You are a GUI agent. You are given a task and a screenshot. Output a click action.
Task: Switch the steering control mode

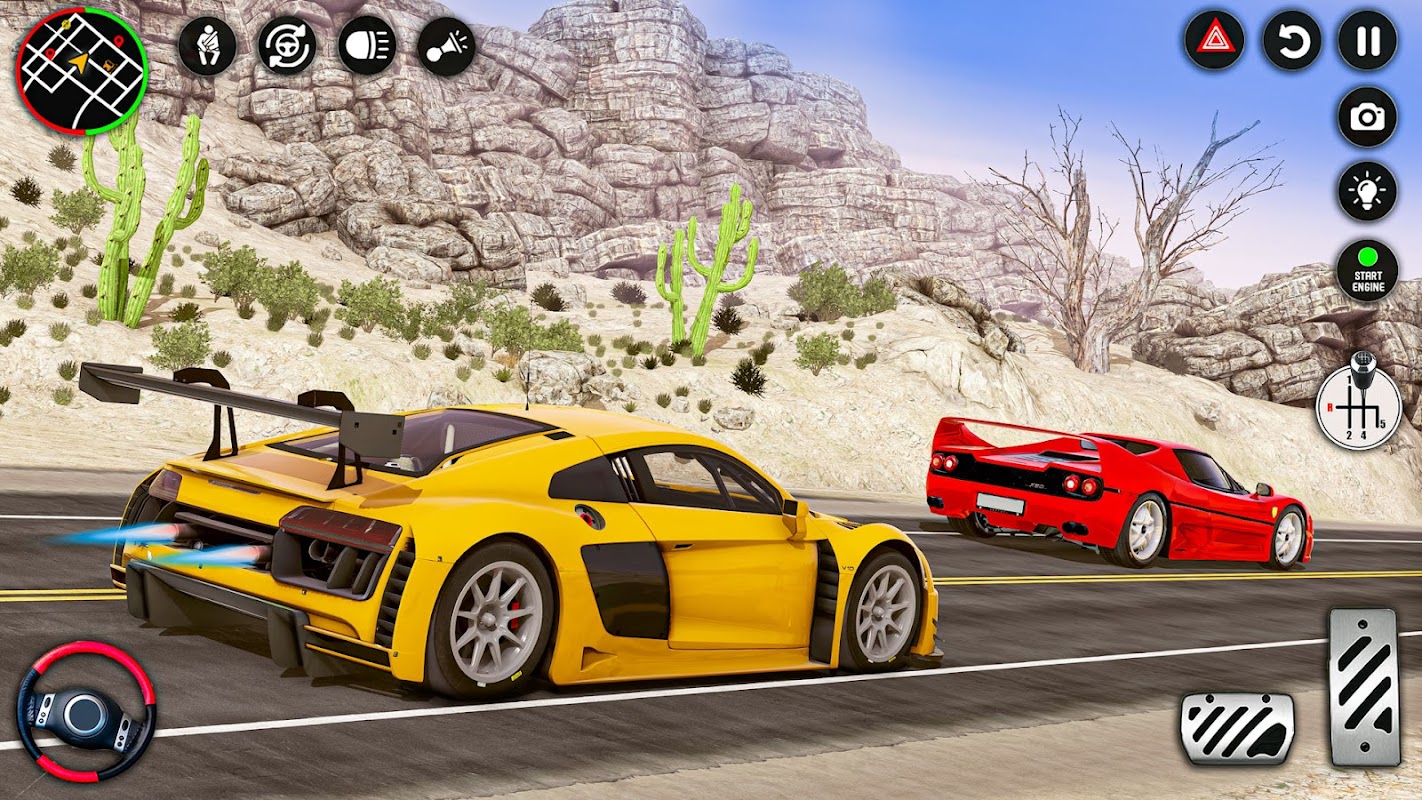click(287, 46)
